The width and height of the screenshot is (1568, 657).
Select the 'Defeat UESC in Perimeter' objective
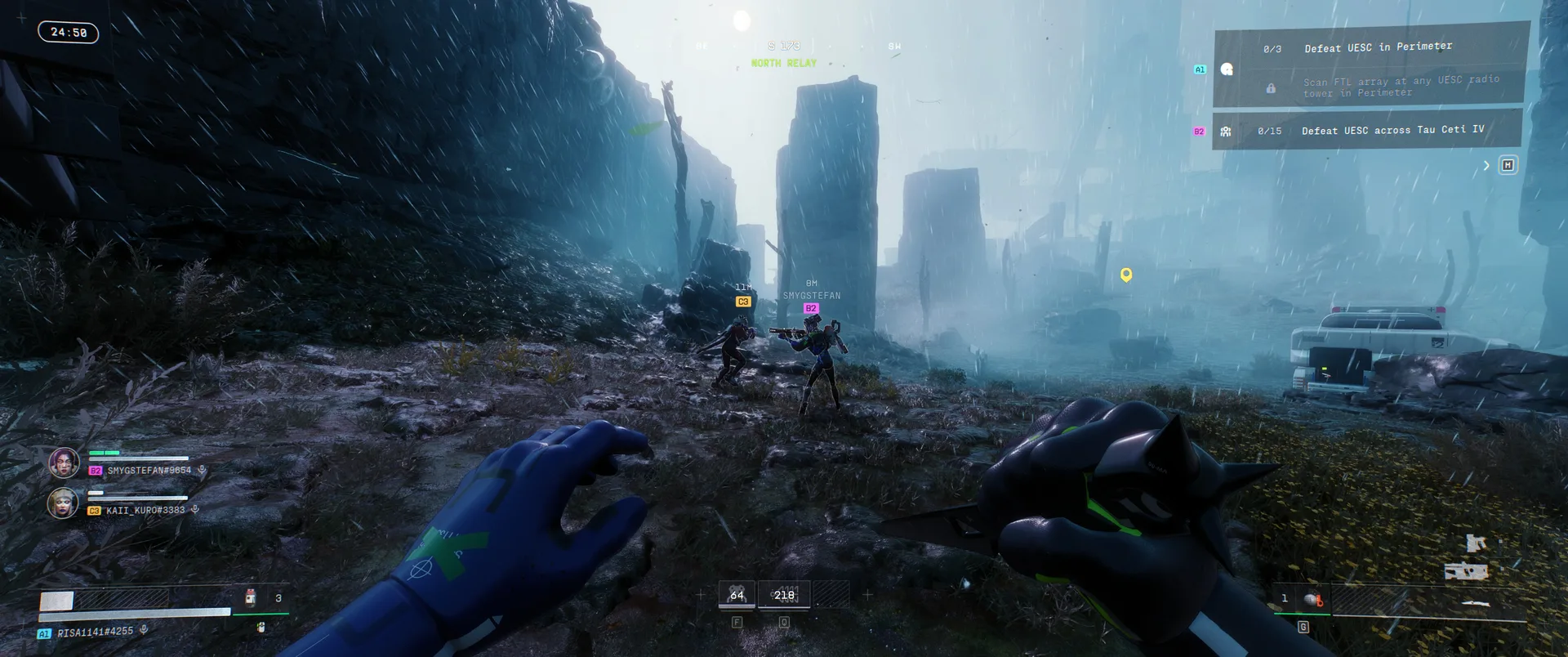point(1378,47)
